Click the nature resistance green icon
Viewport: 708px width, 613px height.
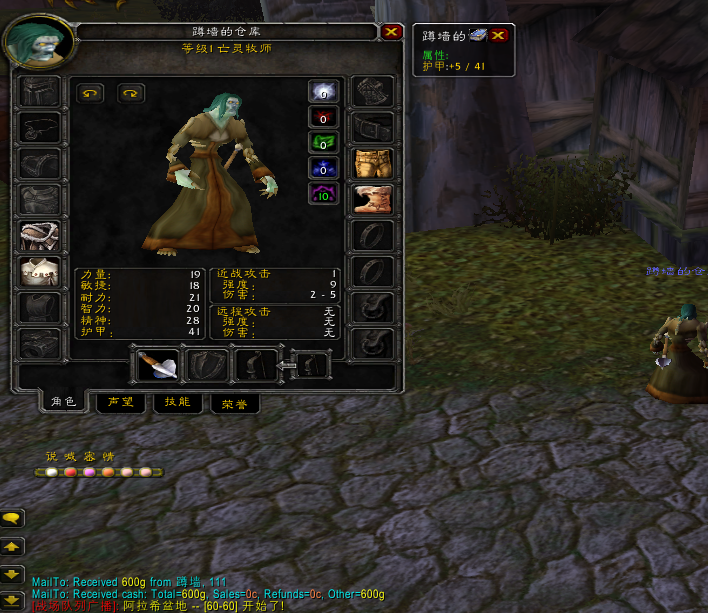pos(323,142)
